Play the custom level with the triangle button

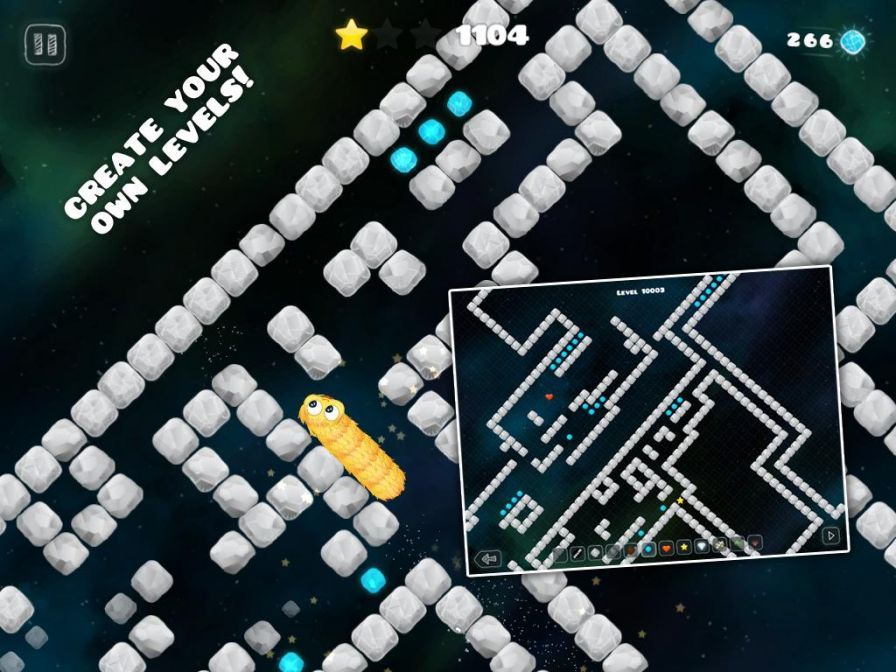pos(830,535)
